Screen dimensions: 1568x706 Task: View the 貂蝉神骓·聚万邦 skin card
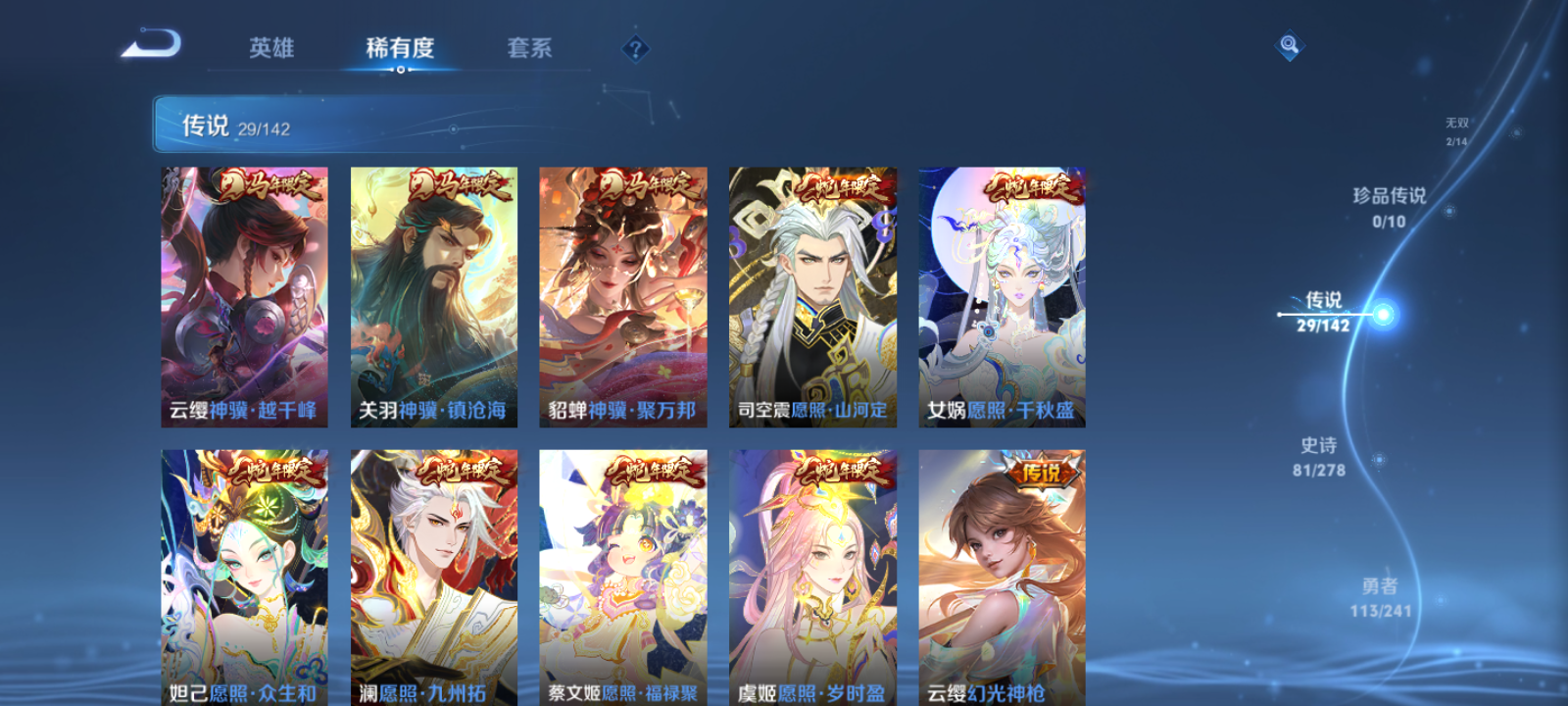(x=620, y=294)
